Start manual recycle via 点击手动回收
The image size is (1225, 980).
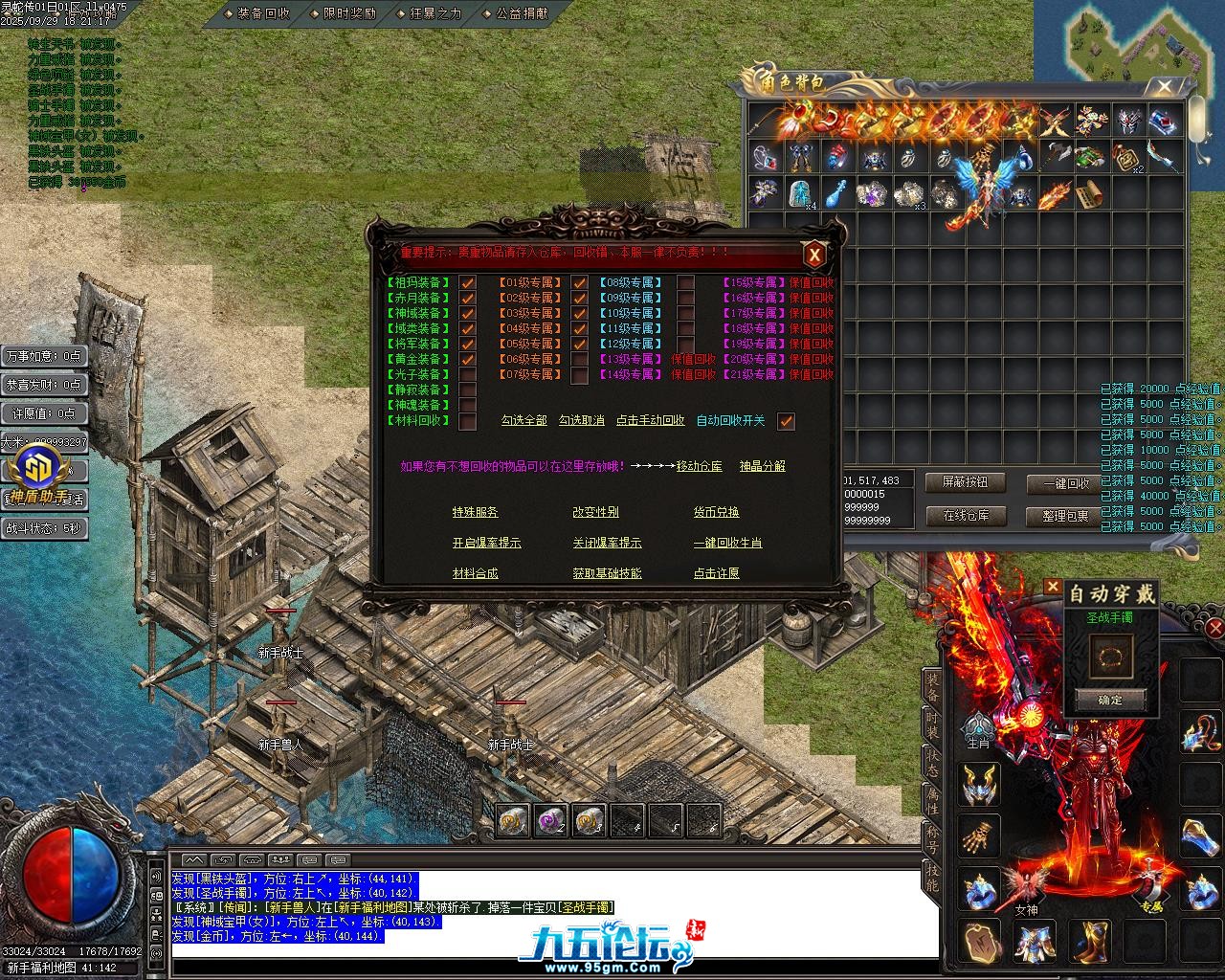650,420
